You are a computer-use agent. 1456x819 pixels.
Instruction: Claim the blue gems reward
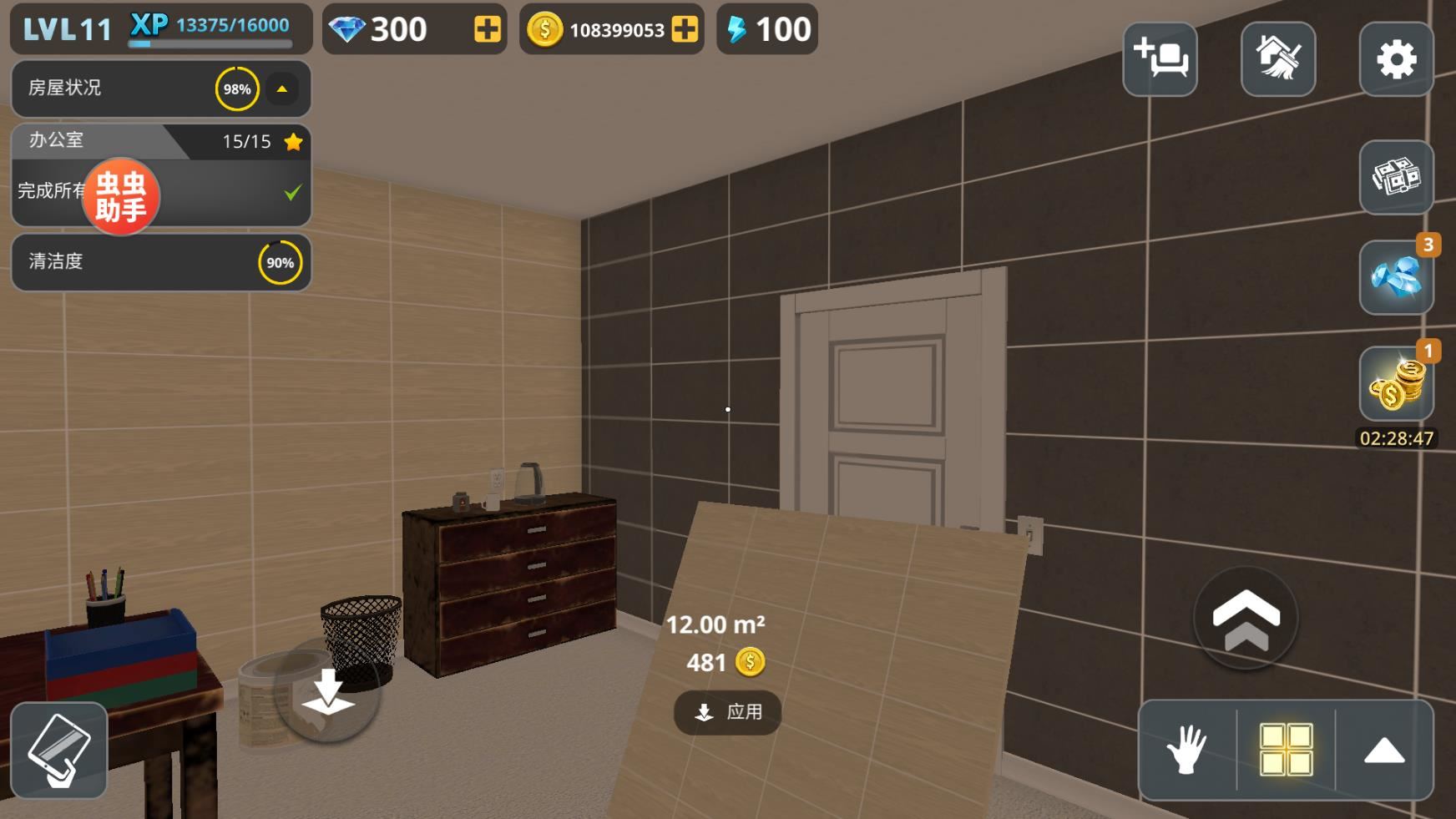[1396, 278]
